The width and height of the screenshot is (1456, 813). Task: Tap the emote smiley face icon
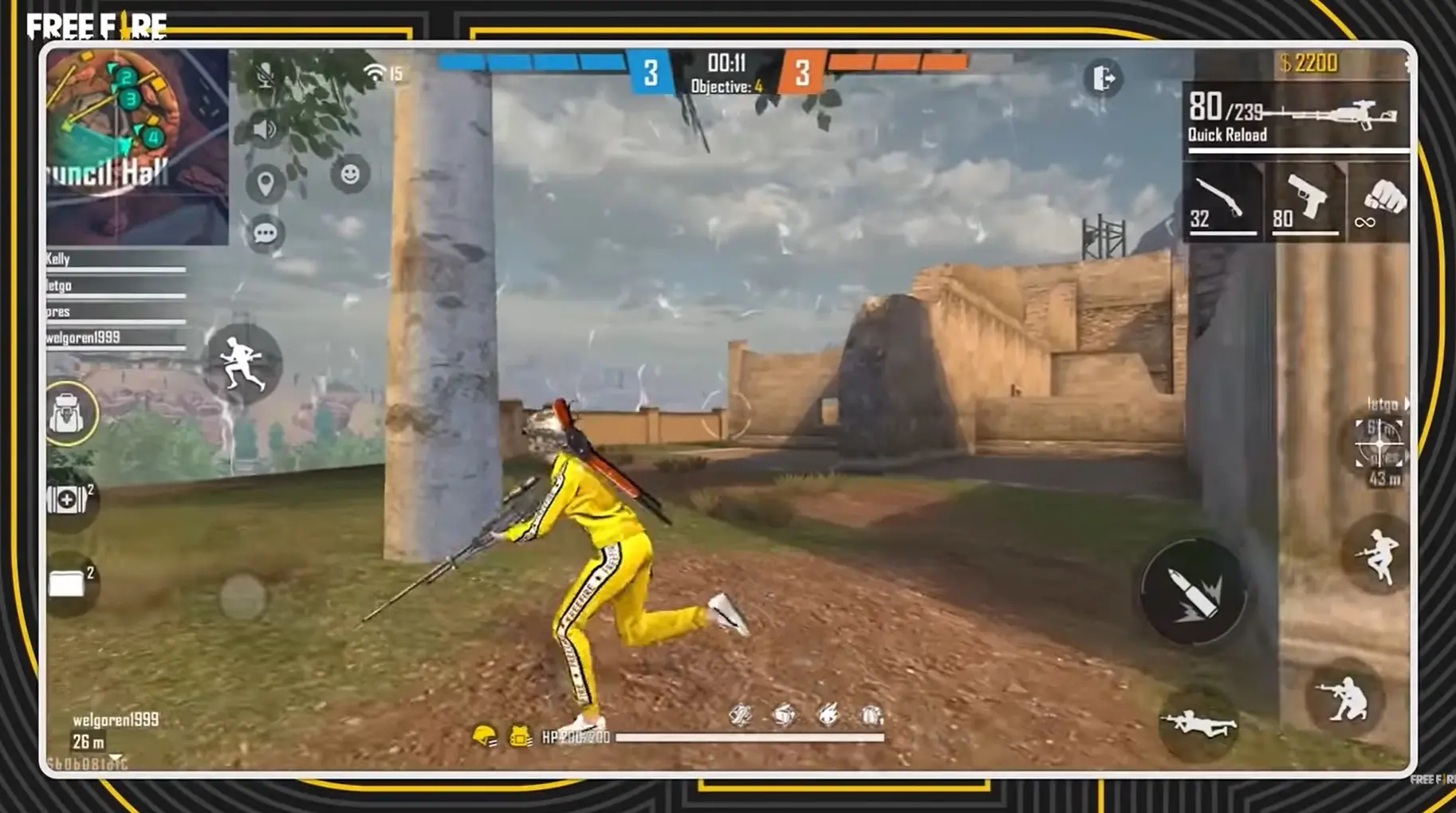(x=348, y=175)
